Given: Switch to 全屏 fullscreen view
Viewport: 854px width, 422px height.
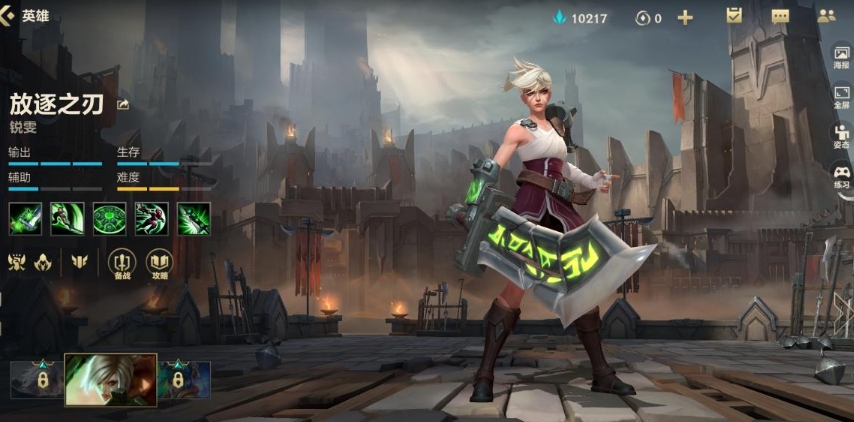Looking at the screenshot, I should tap(841, 97).
